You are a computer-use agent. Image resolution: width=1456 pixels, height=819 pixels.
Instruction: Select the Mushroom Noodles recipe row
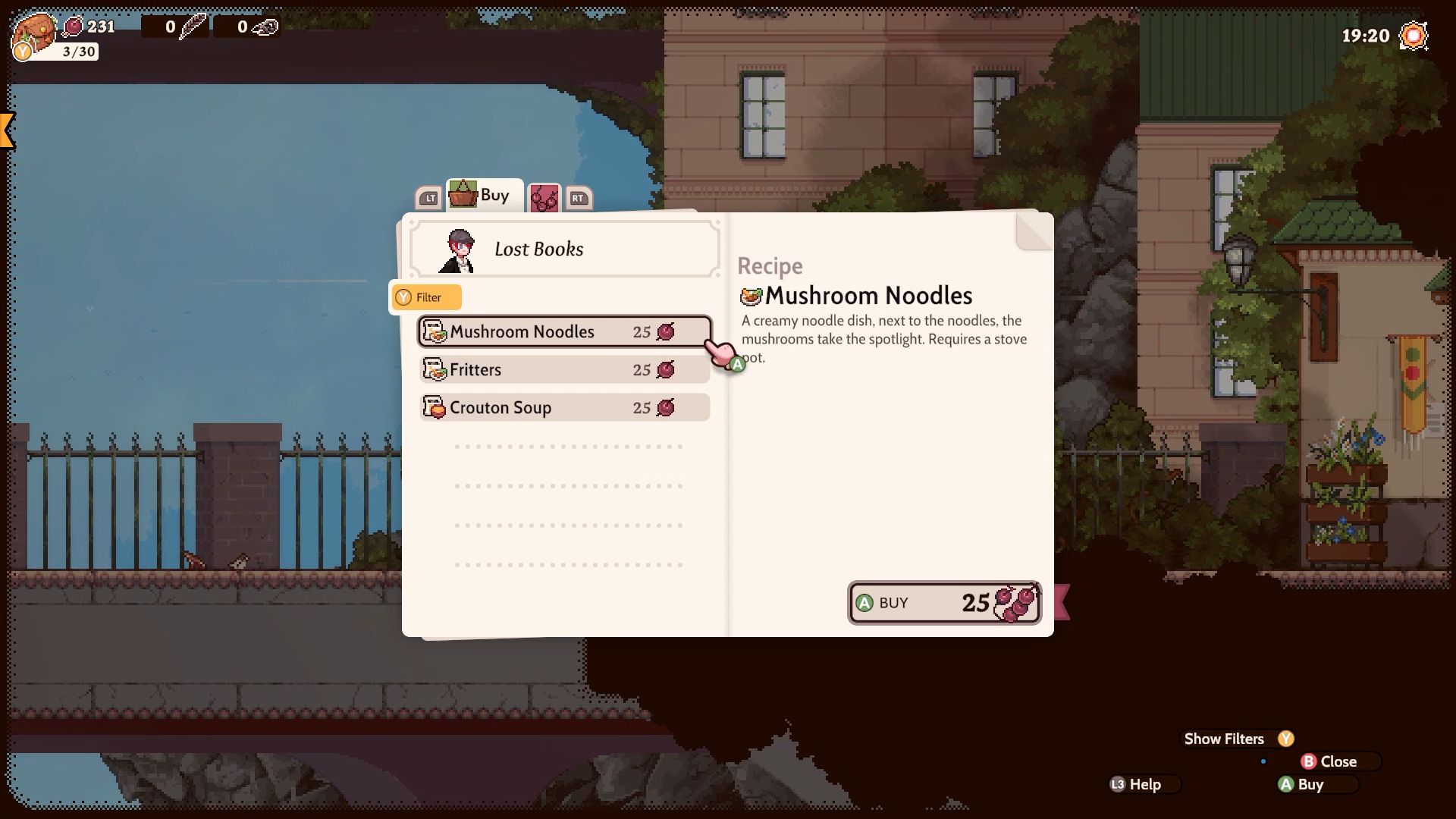pos(564,331)
